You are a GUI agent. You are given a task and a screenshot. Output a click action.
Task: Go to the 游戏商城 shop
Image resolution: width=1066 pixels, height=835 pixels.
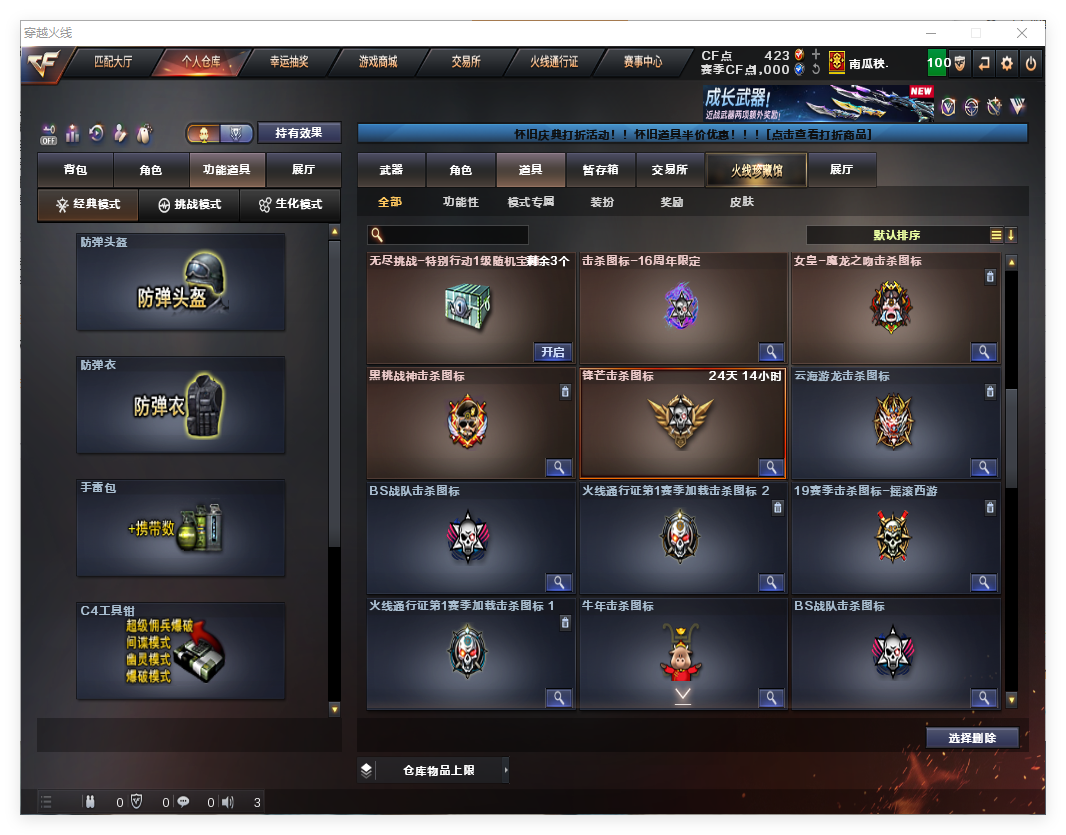[377, 62]
